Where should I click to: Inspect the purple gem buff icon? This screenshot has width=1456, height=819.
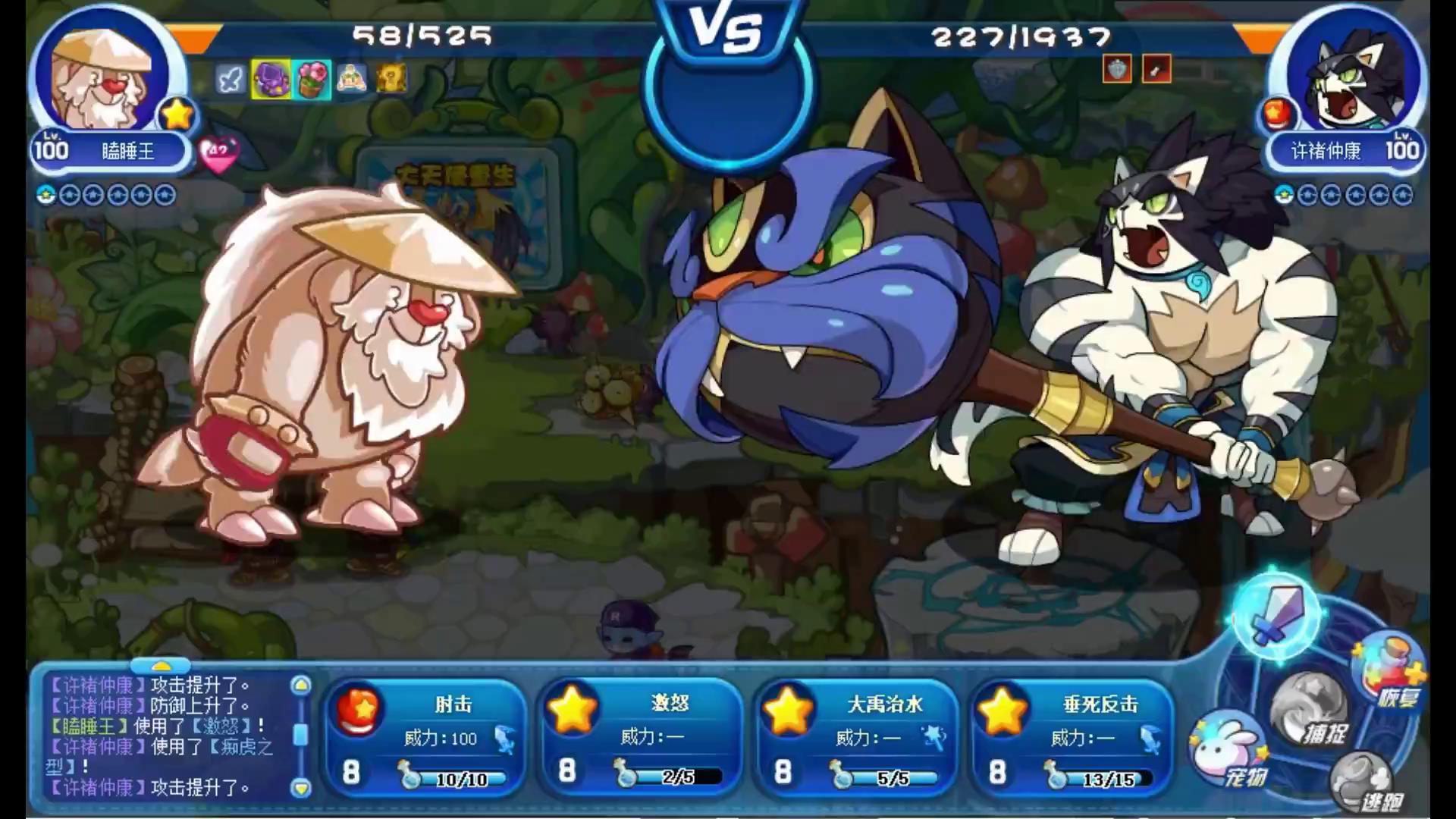271,80
